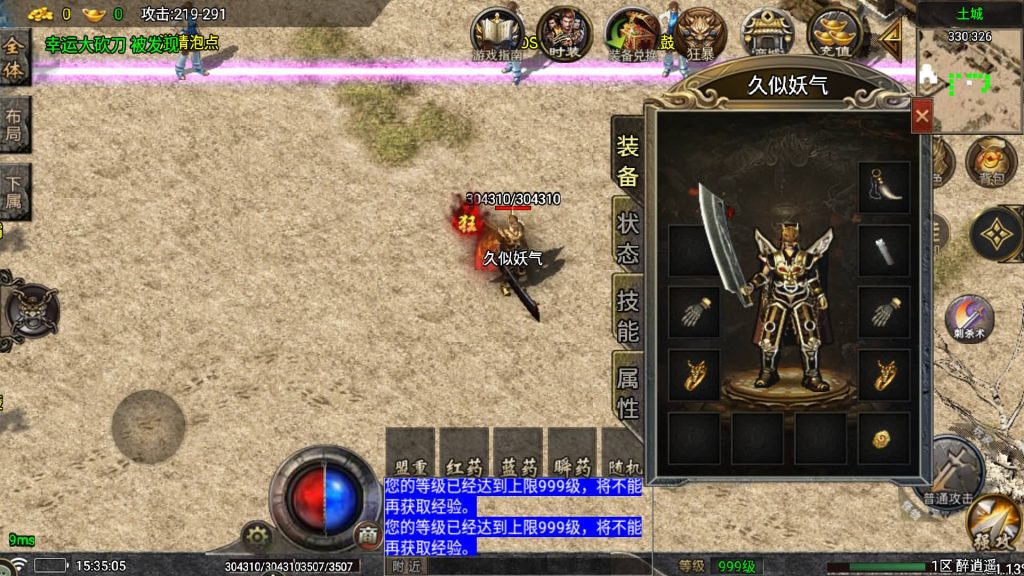This screenshot has height=576, width=1024.
Task: Open the 背包 backpack
Action: pos(990,162)
